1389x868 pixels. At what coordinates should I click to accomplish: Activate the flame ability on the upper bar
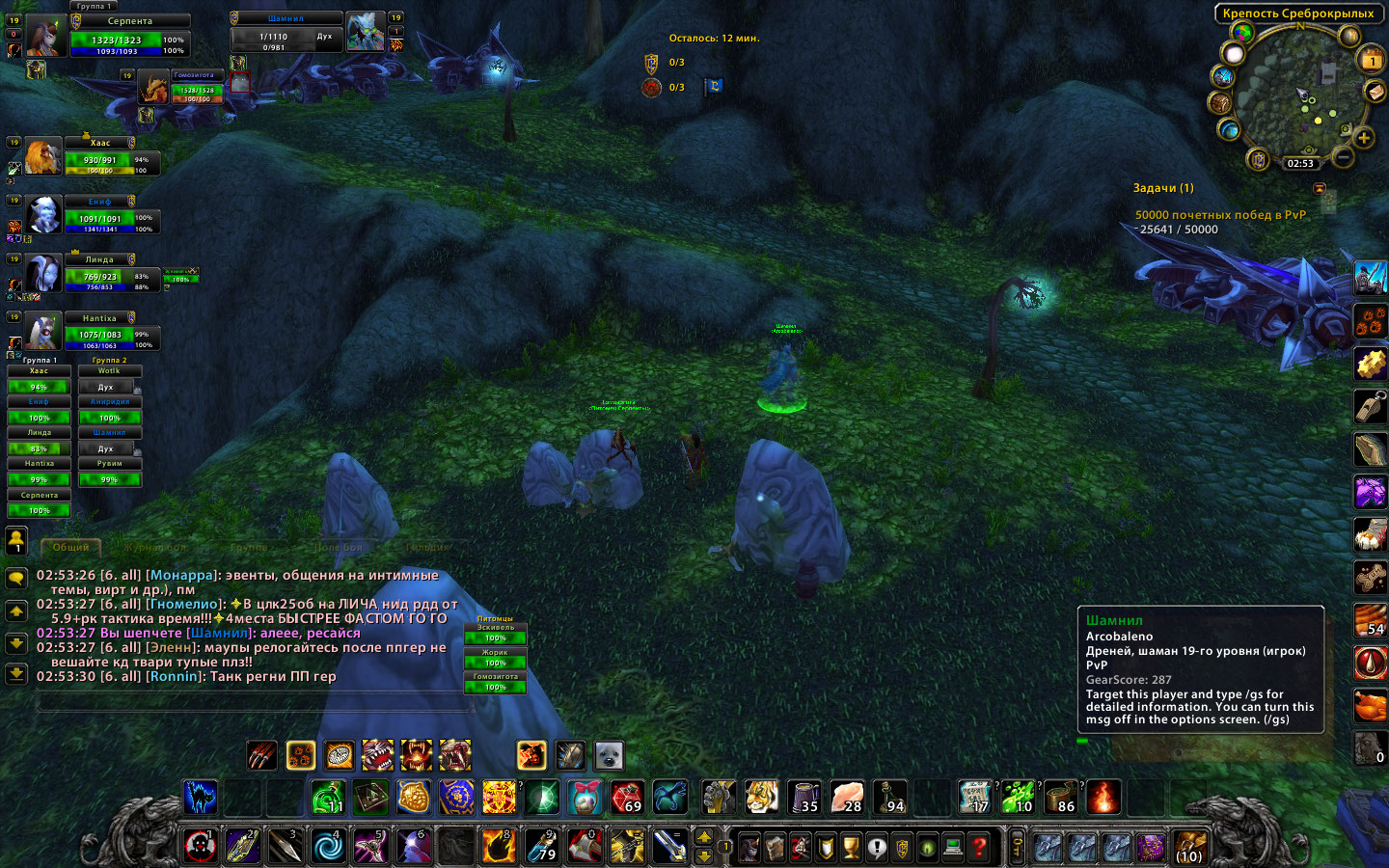click(1103, 798)
